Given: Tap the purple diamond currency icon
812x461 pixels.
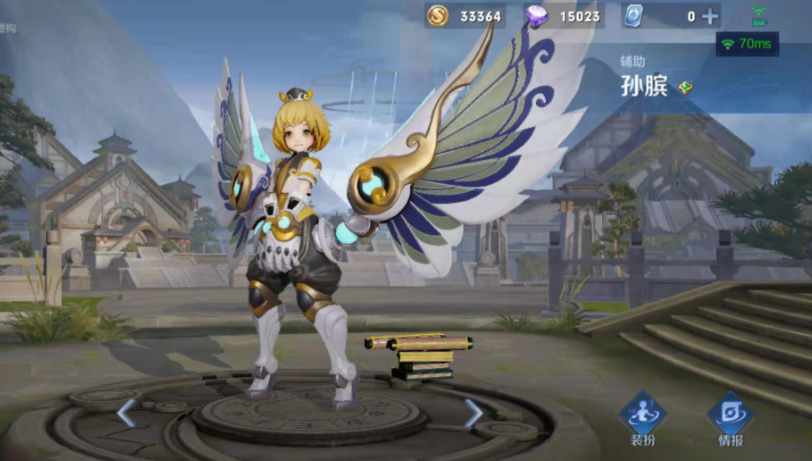Looking at the screenshot, I should [x=535, y=16].
